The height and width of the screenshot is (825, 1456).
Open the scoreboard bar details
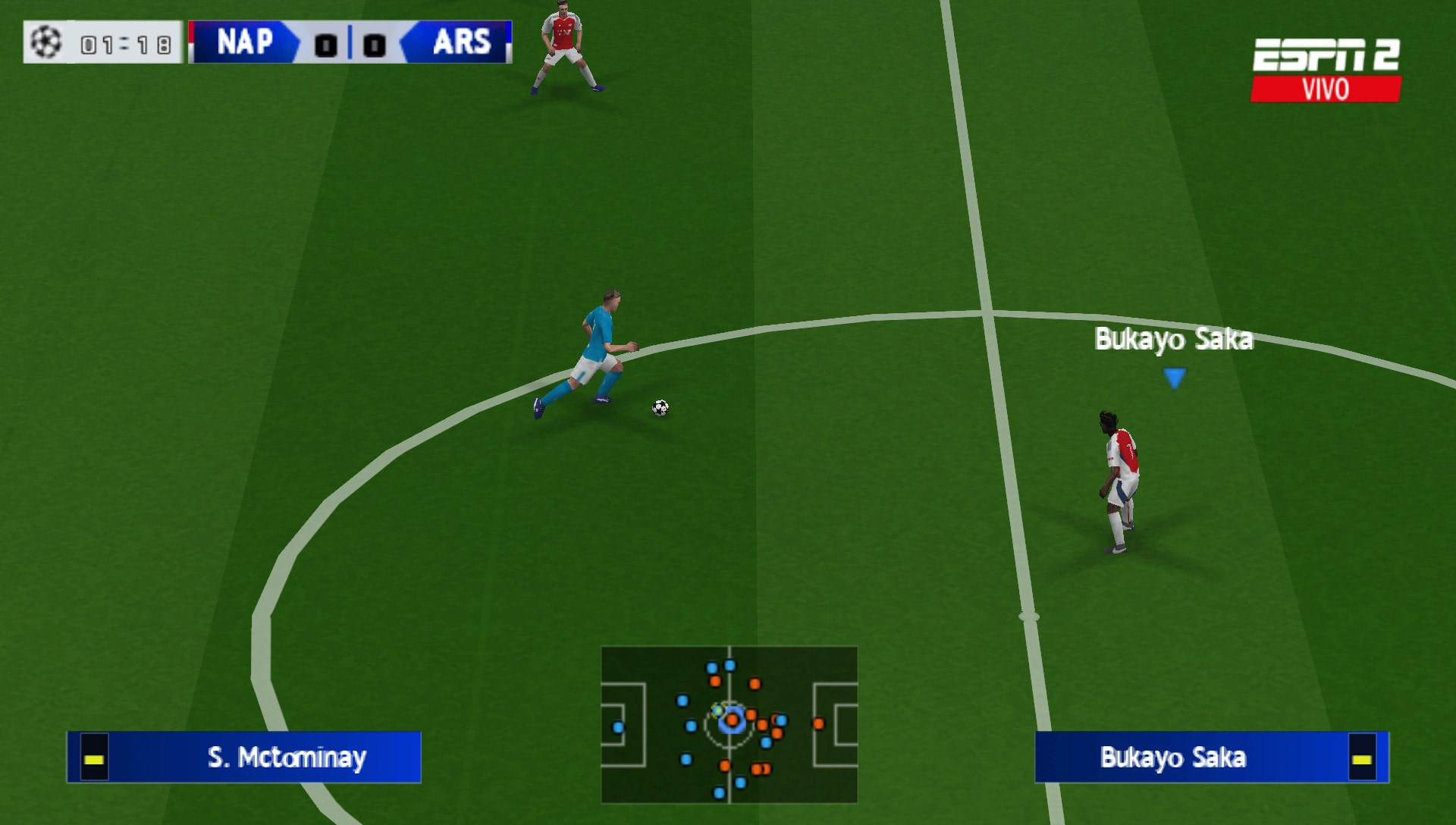349,43
